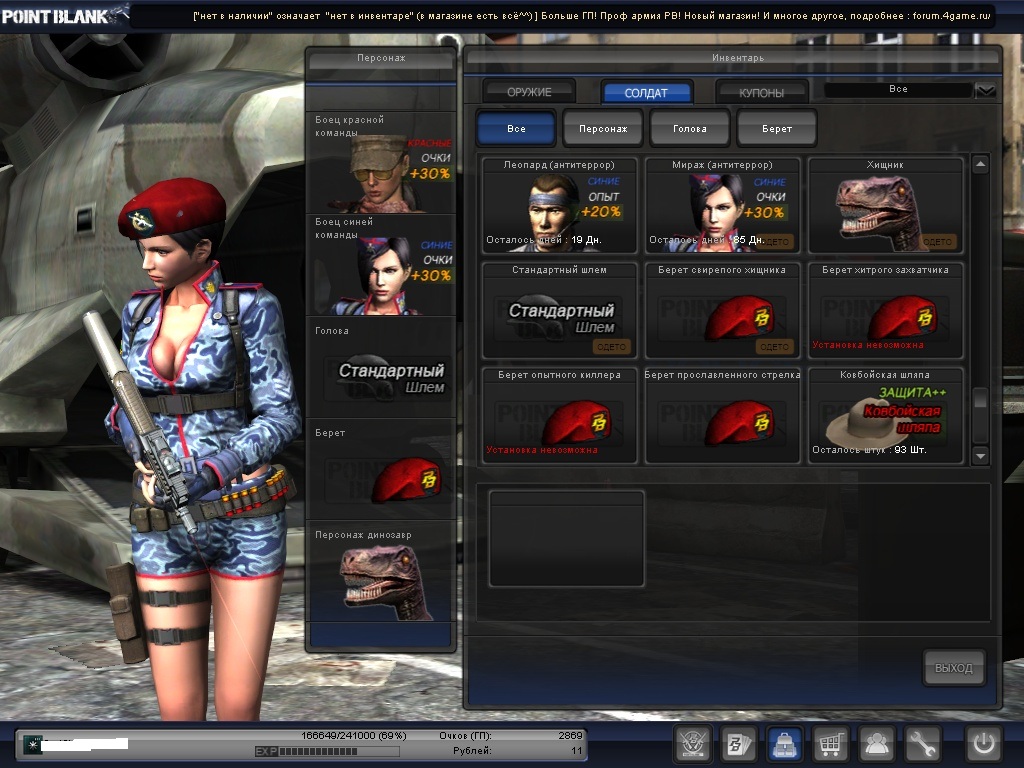Pick the Мираж (антитеррор) character item

pyautogui.click(x=722, y=205)
